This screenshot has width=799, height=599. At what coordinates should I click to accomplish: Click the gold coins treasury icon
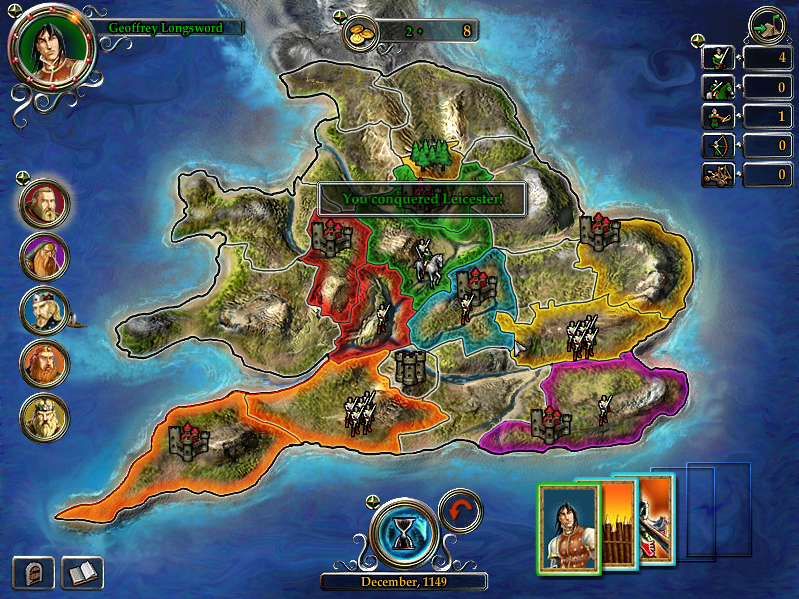pyautogui.click(x=361, y=32)
